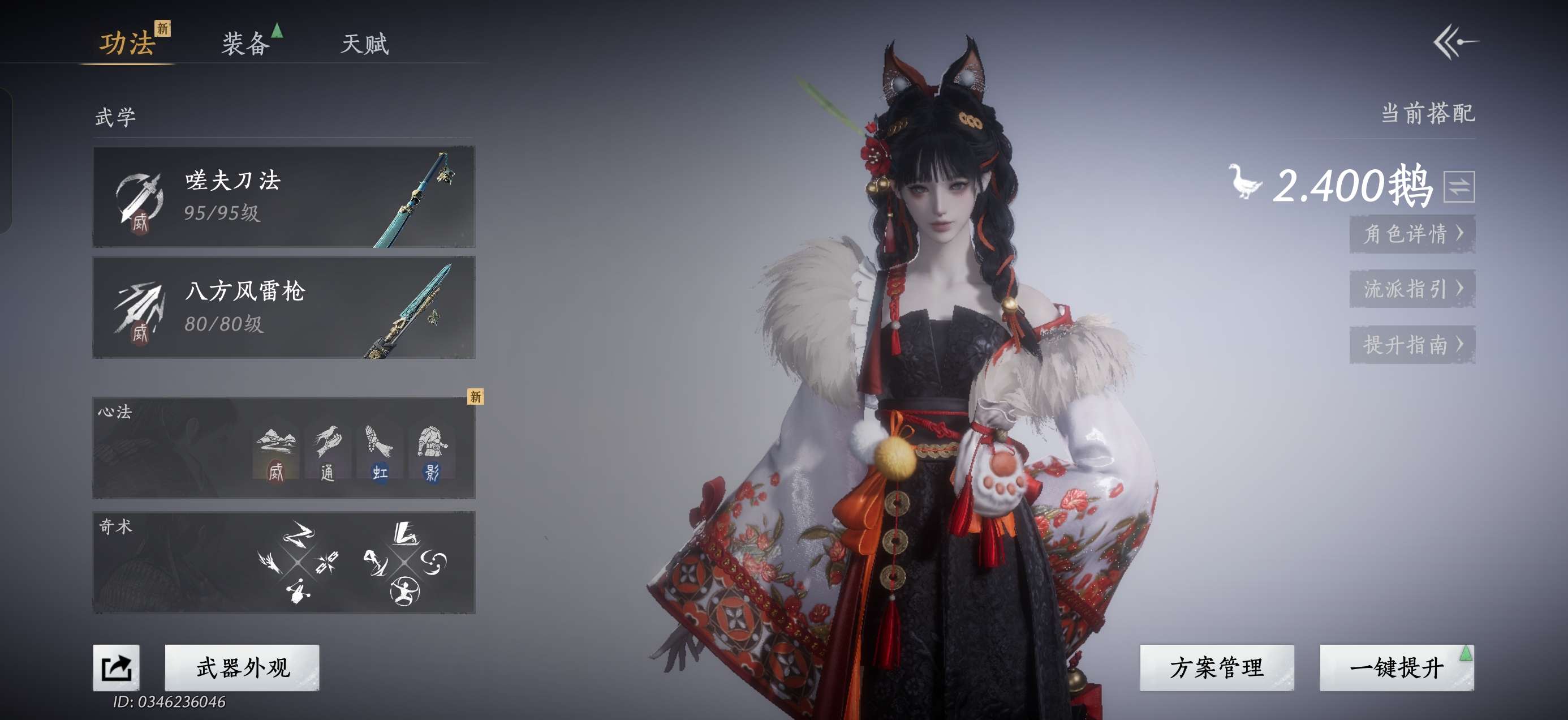The image size is (1568, 720).
Task: Toggle the swap icon beside 2.400鹅
Action: (1458, 186)
